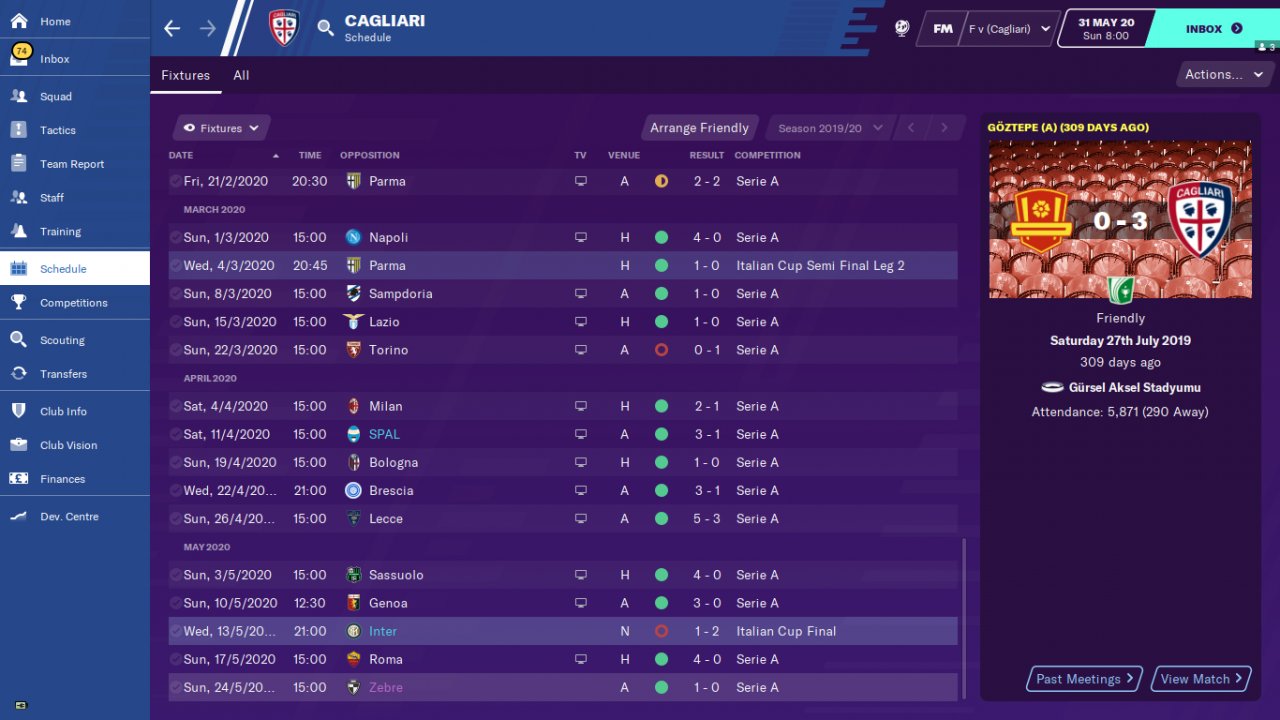This screenshot has width=1280, height=720.
Task: Open the Transfers section
Action: (x=63, y=374)
